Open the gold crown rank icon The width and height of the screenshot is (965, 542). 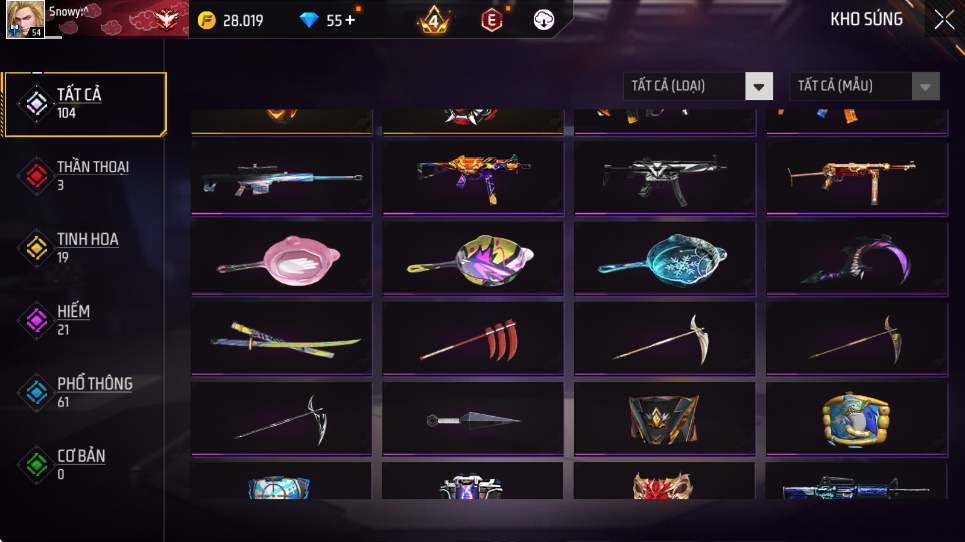434,20
